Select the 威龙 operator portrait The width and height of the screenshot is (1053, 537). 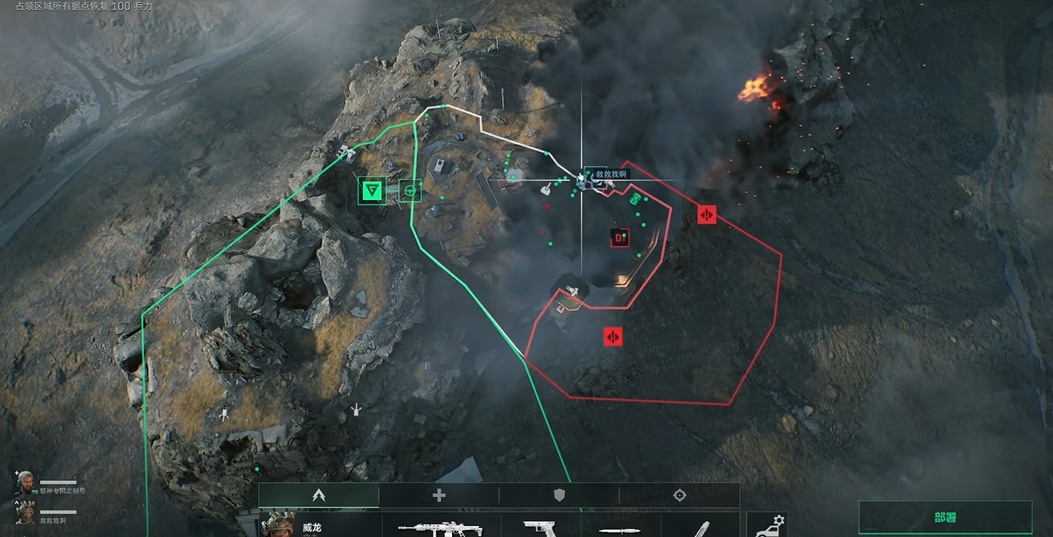point(279,525)
